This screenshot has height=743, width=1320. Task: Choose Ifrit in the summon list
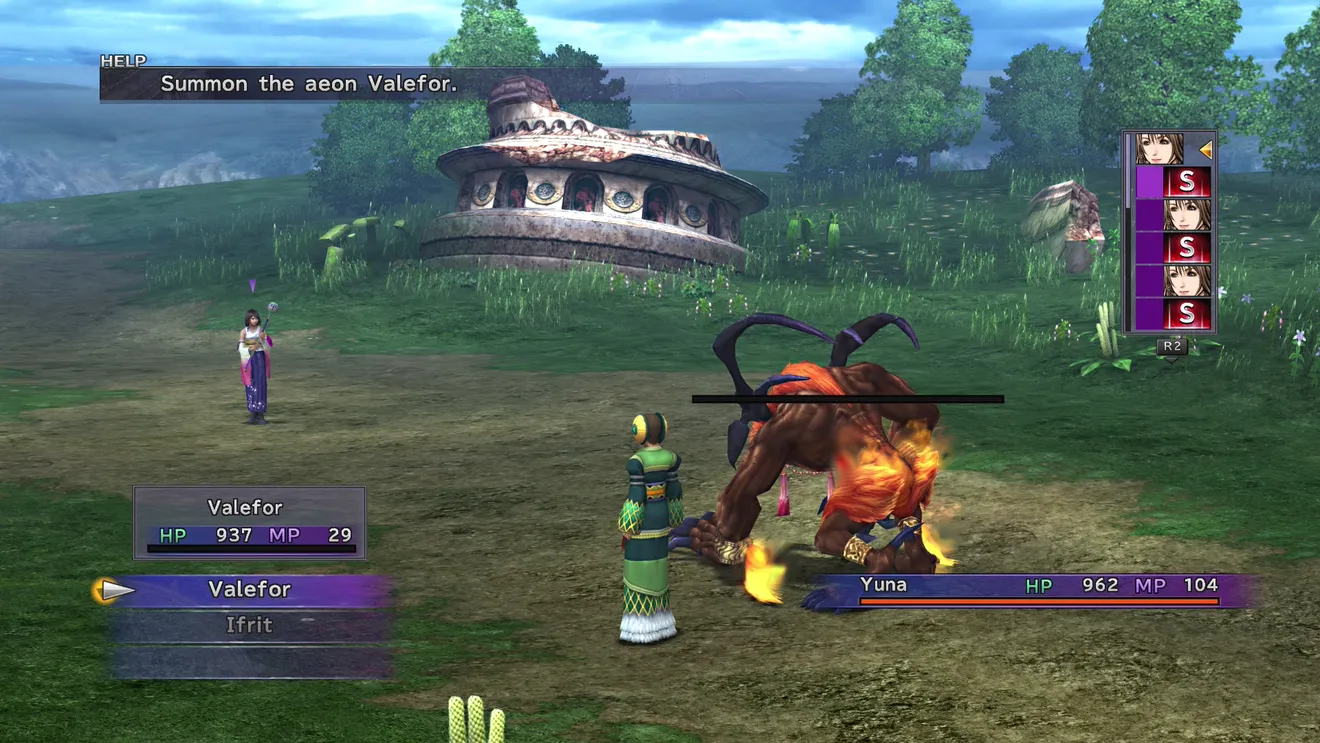click(x=249, y=626)
